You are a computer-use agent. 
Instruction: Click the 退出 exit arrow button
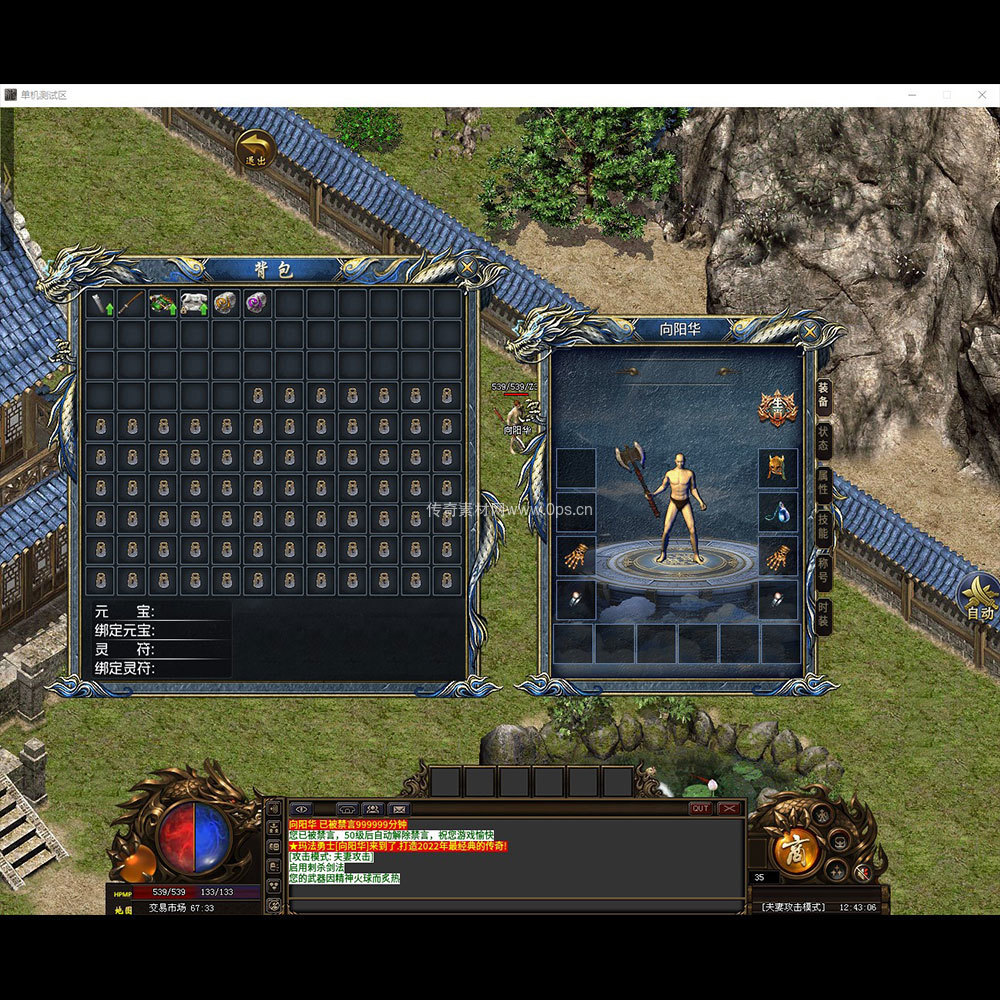pos(256,150)
